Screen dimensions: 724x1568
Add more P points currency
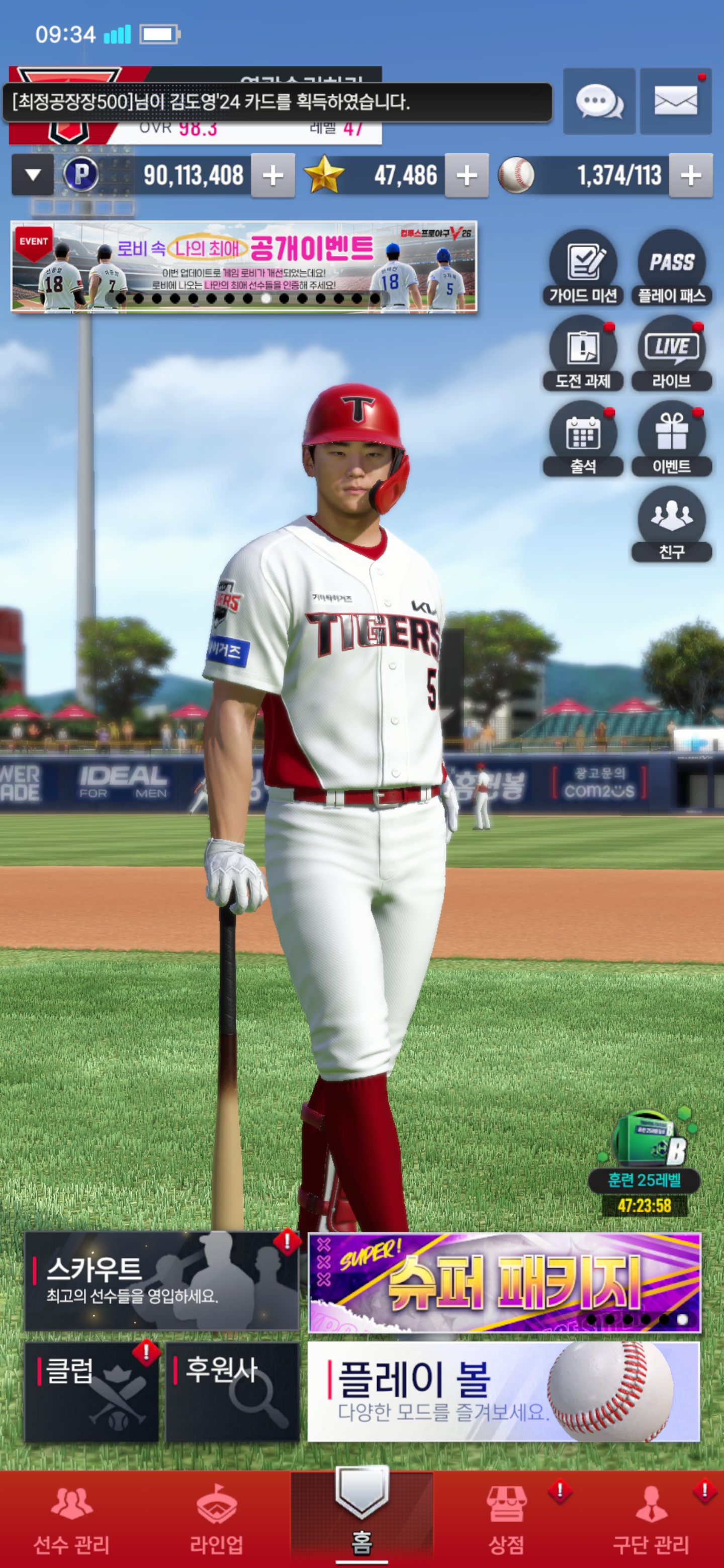pos(273,176)
